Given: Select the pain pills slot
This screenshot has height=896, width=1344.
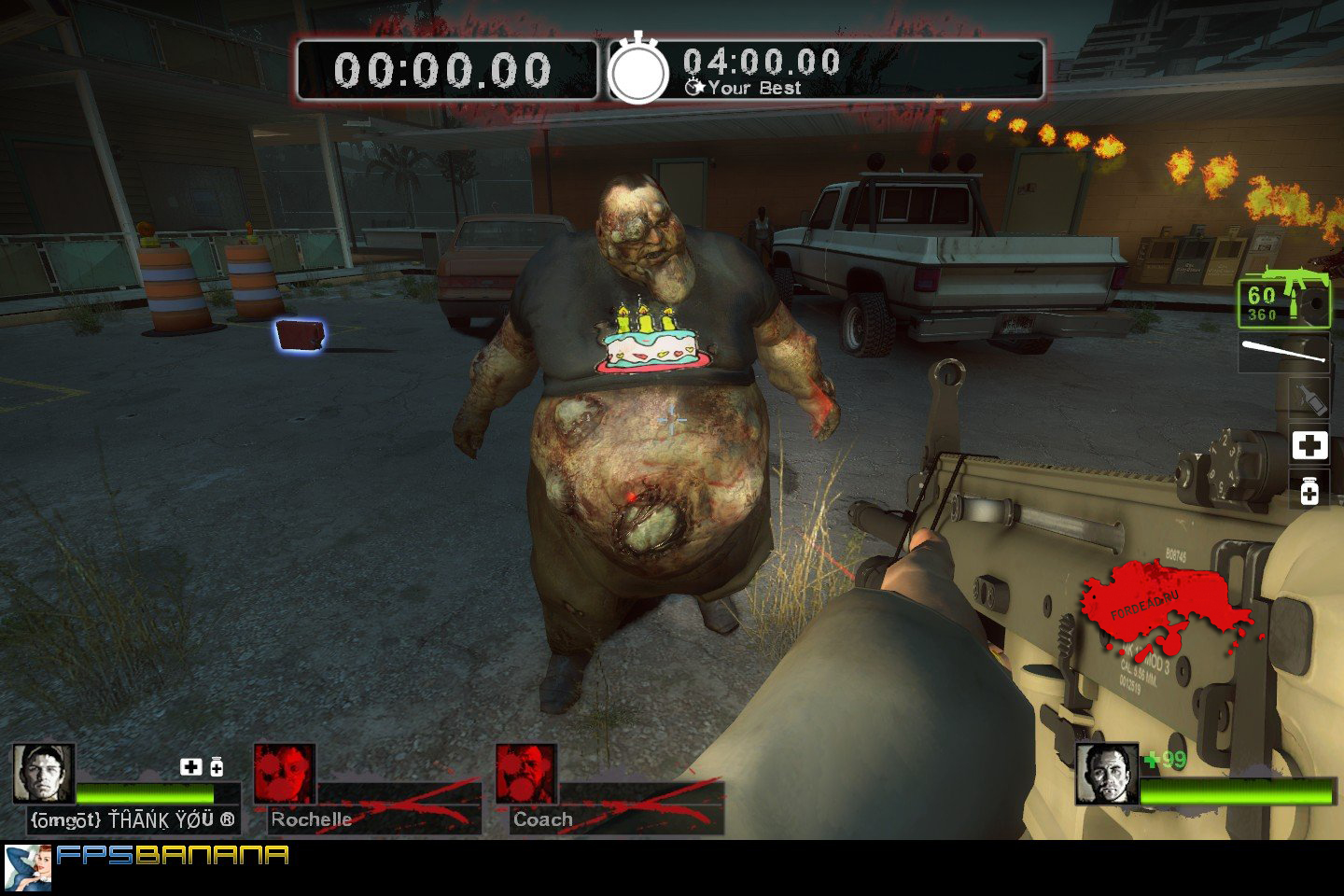Looking at the screenshot, I should coord(1309,490).
